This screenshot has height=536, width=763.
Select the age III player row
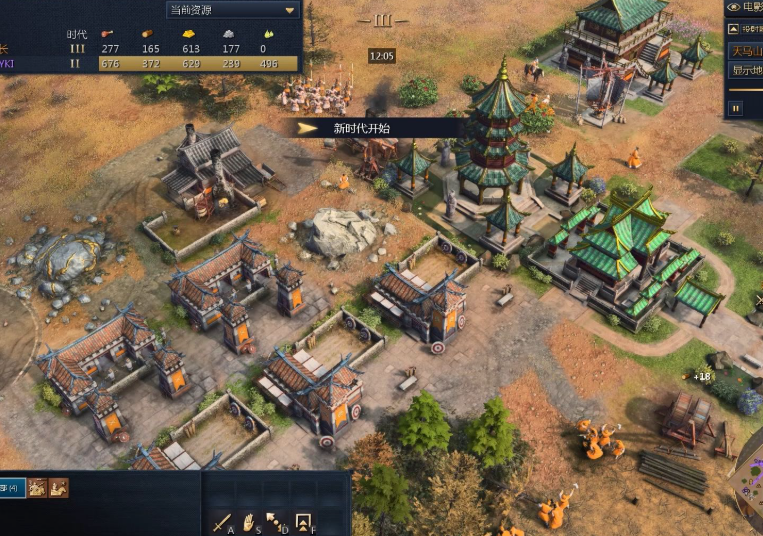click(x=150, y=48)
